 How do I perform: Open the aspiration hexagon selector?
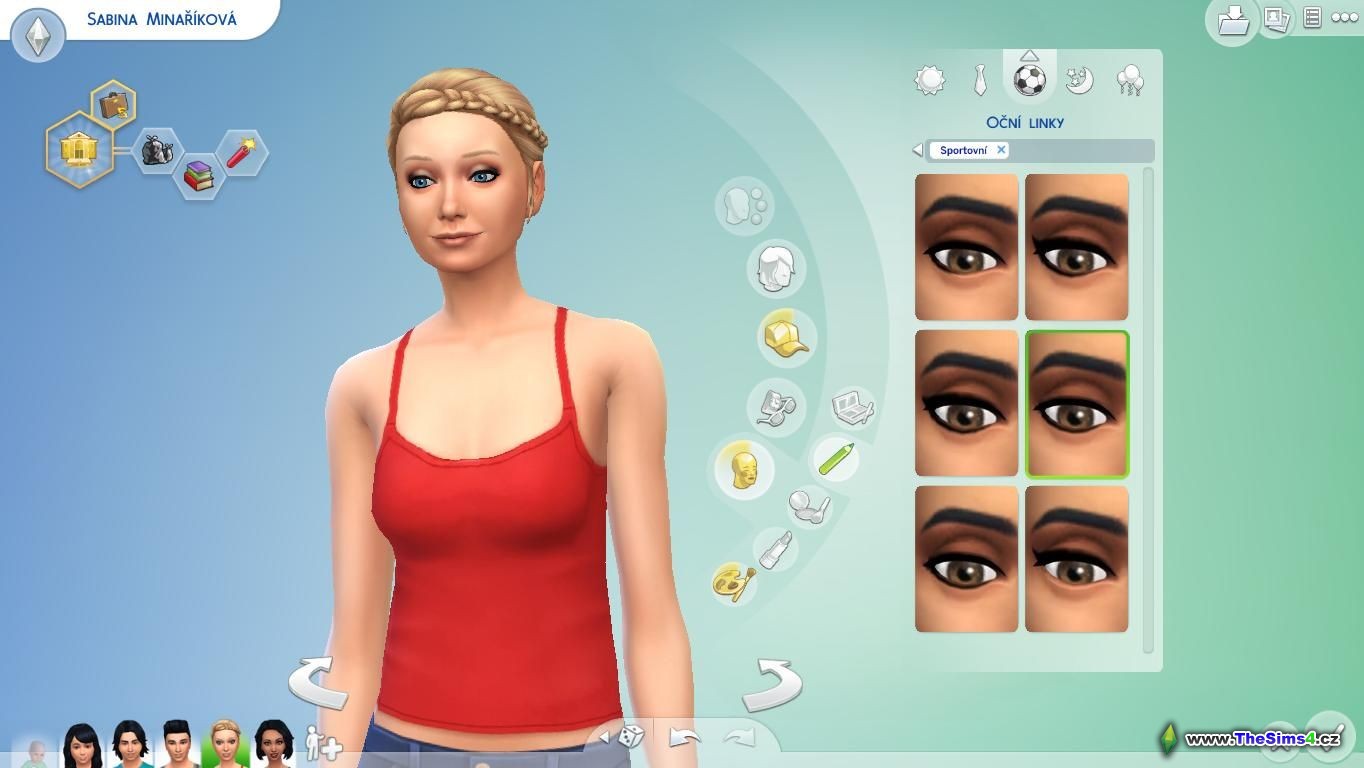[78, 151]
